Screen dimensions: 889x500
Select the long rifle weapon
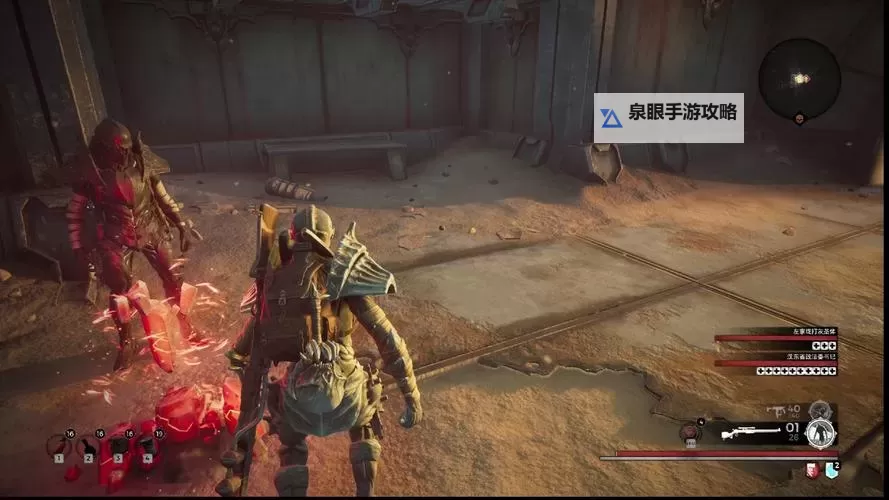click(752, 434)
